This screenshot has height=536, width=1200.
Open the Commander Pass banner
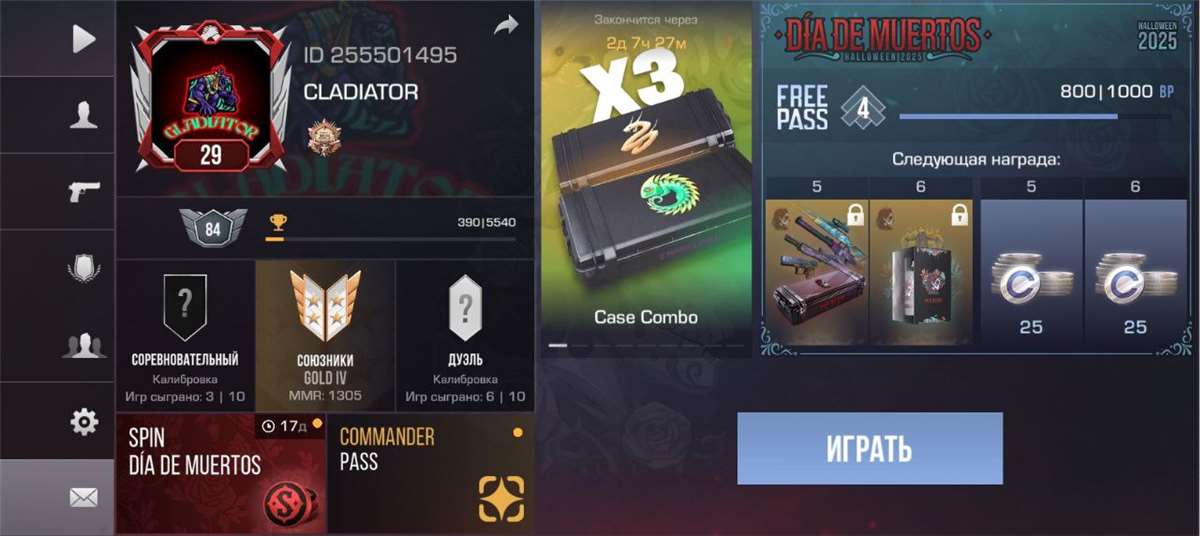(x=430, y=473)
